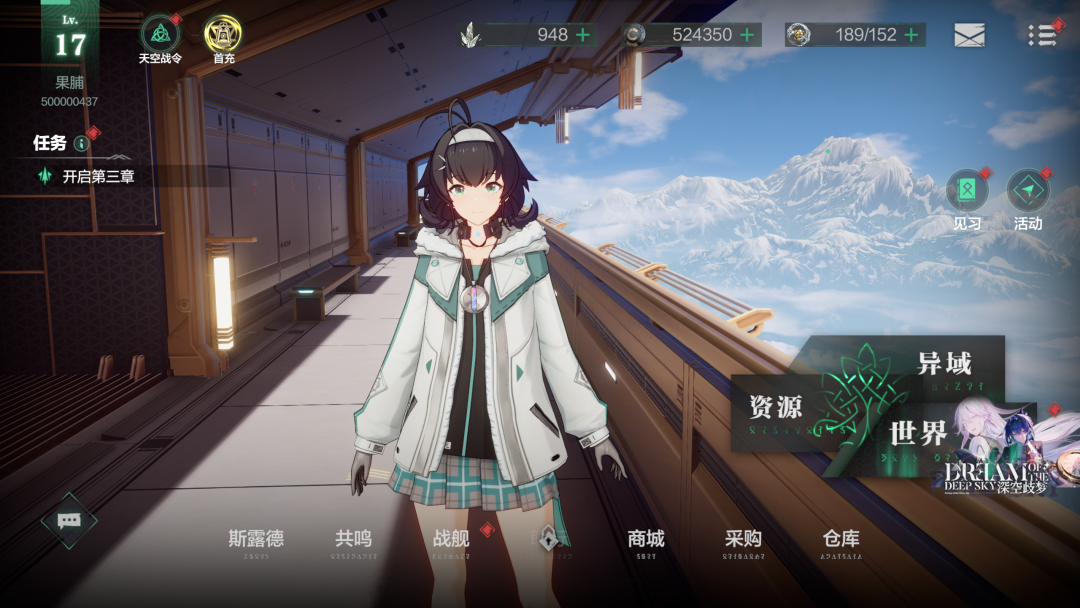Viewport: 1080px width, 608px height.
Task: Add coins with the plus next to 524350
Action: click(747, 35)
